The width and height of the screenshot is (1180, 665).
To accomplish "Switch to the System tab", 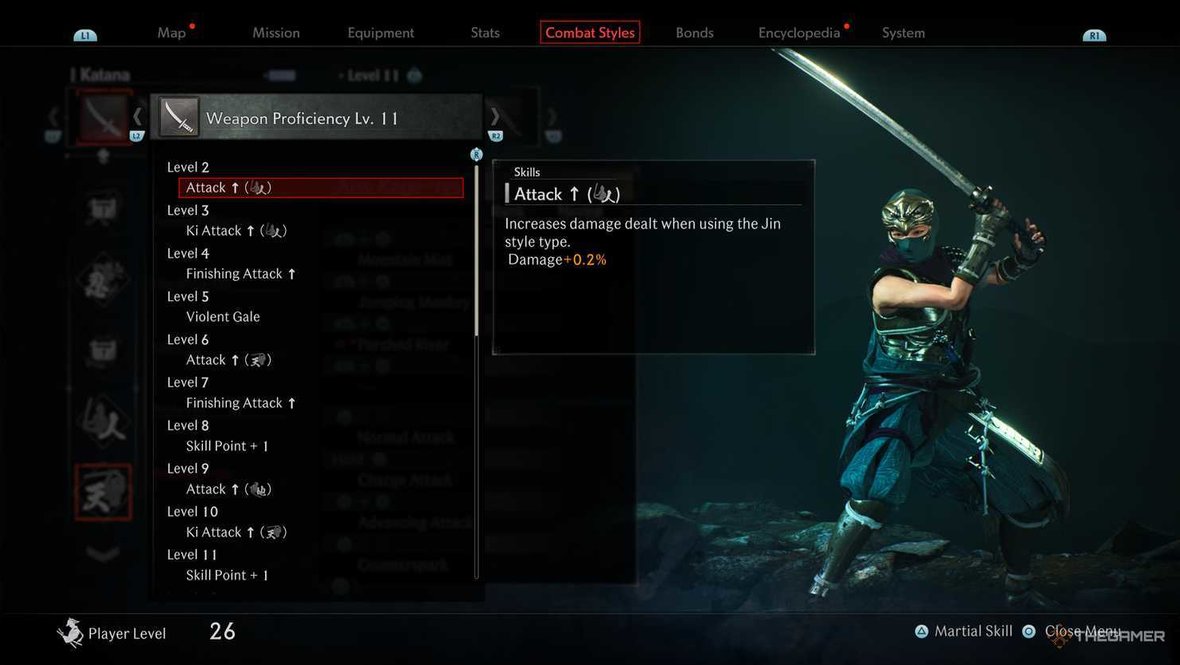I will pyautogui.click(x=903, y=33).
